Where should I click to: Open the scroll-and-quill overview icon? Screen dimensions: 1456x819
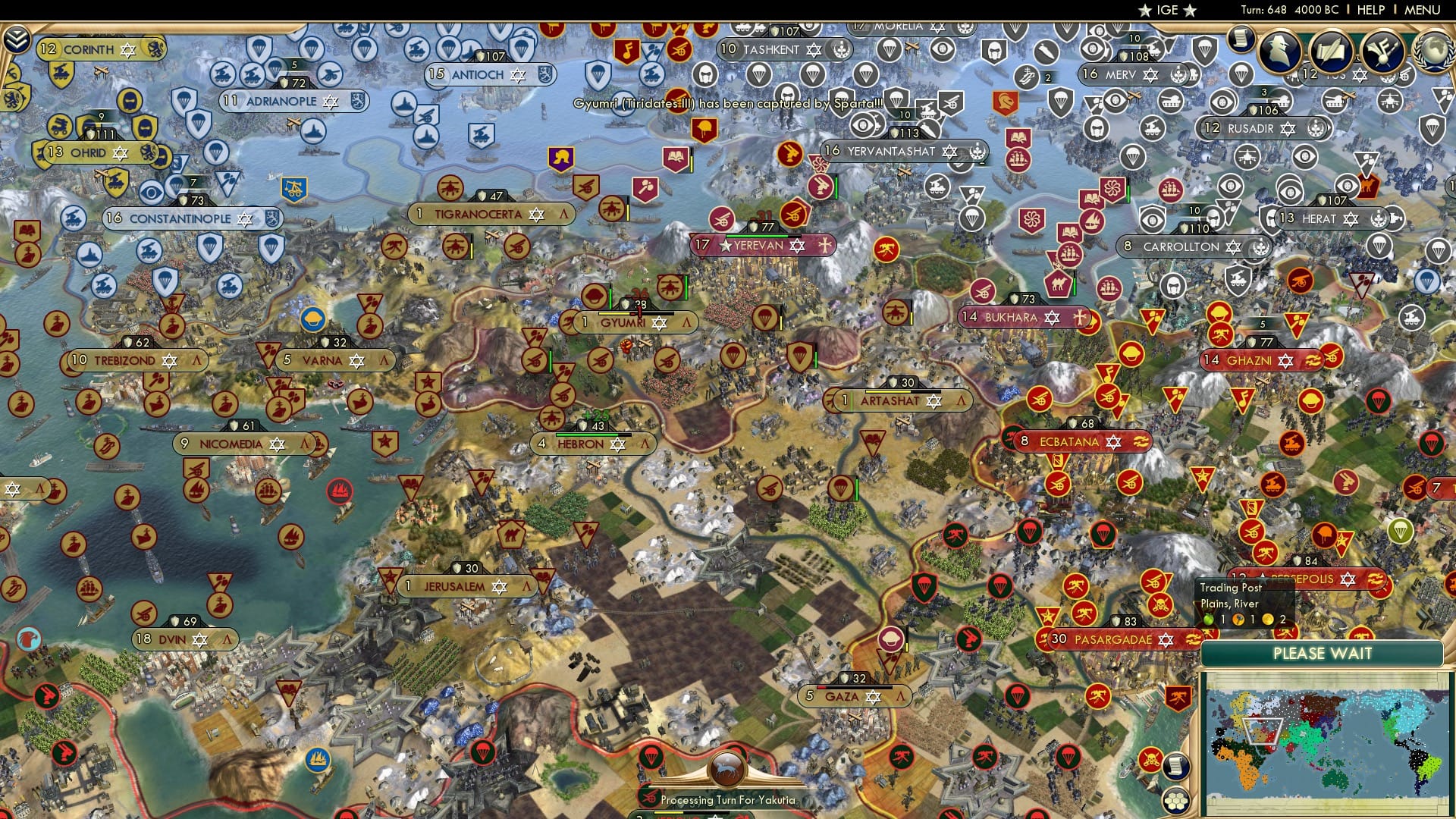(x=1332, y=51)
